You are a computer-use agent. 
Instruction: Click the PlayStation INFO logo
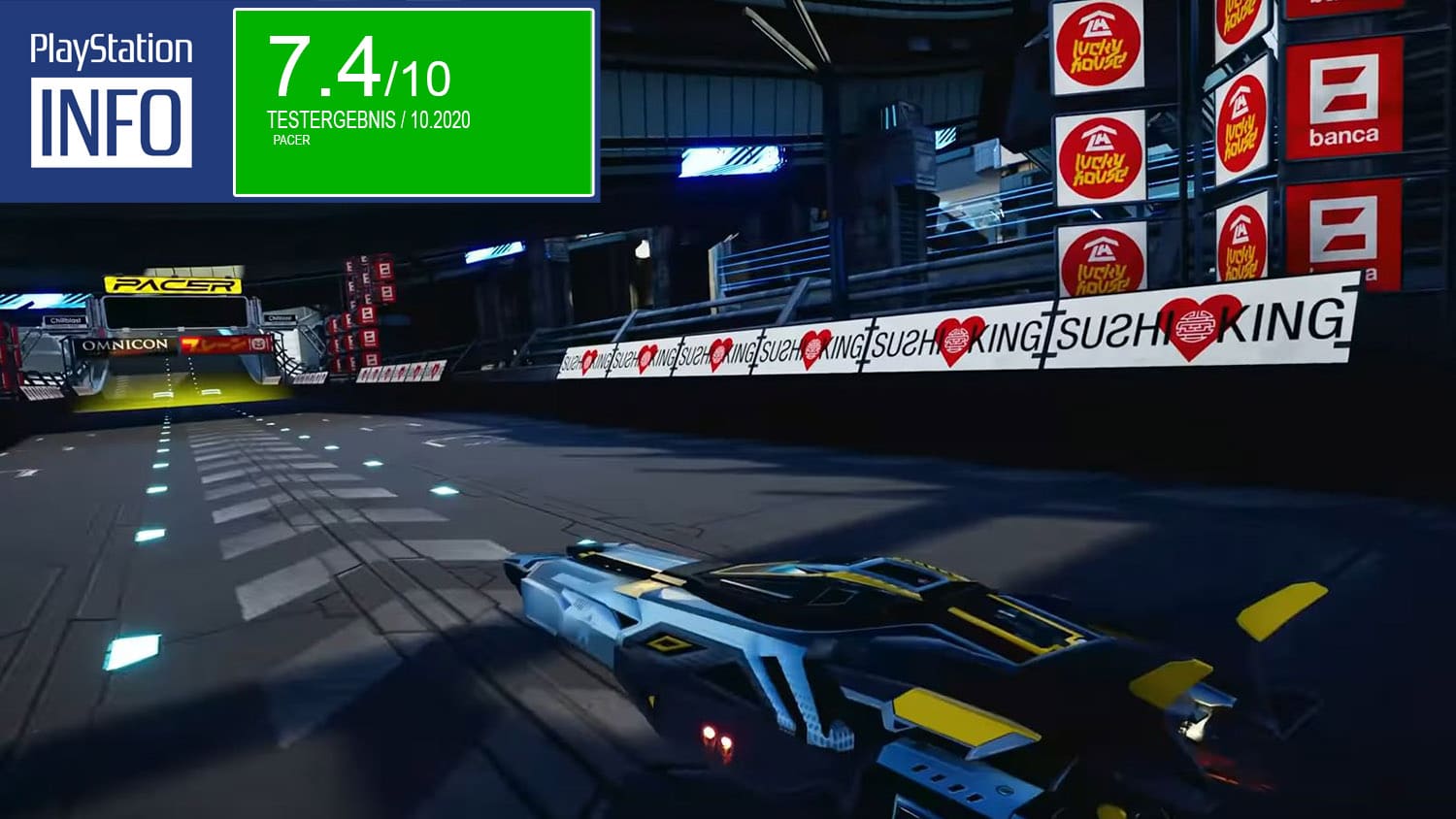pyautogui.click(x=112, y=100)
